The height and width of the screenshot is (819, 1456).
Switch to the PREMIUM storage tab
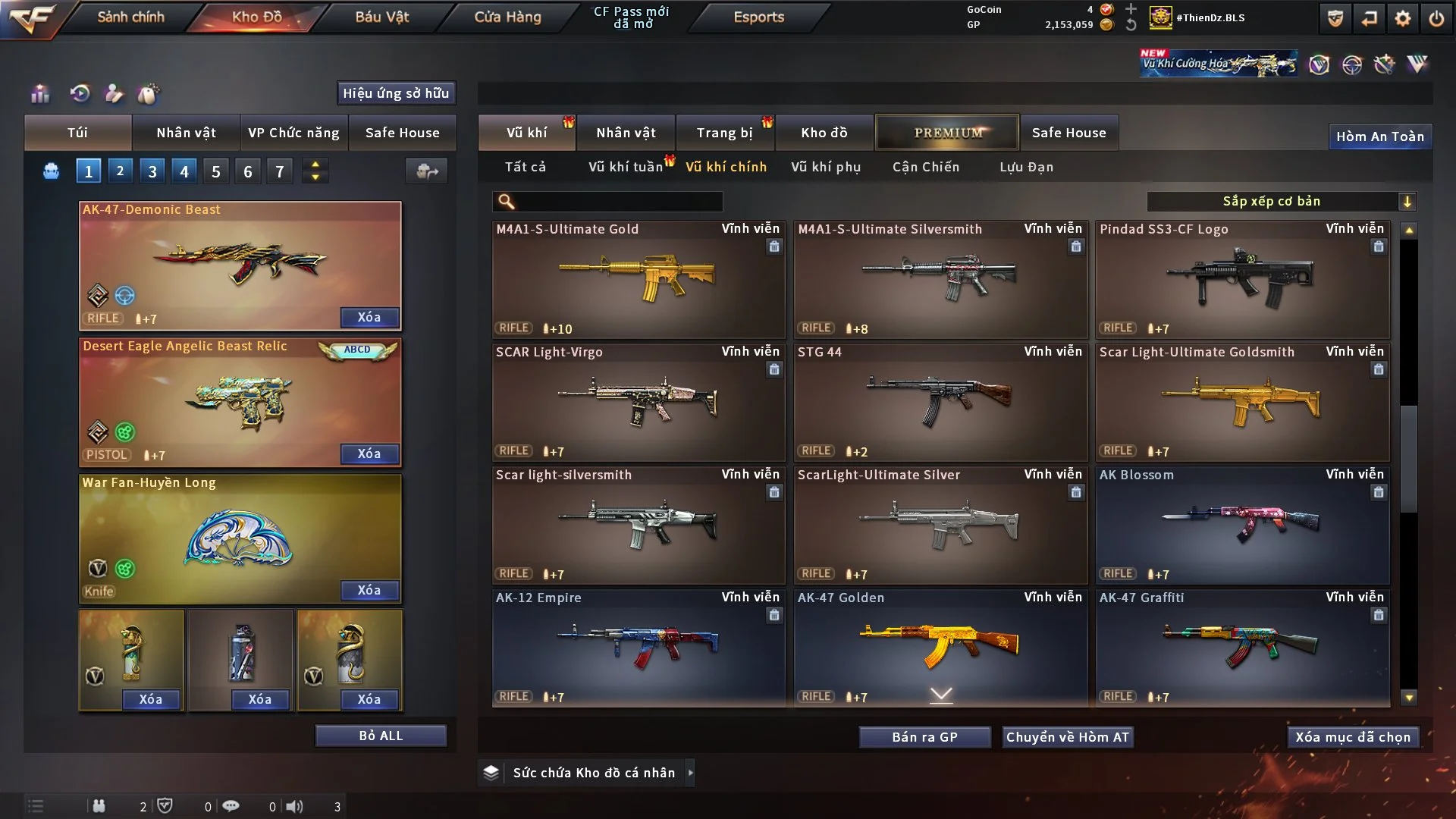(x=947, y=133)
